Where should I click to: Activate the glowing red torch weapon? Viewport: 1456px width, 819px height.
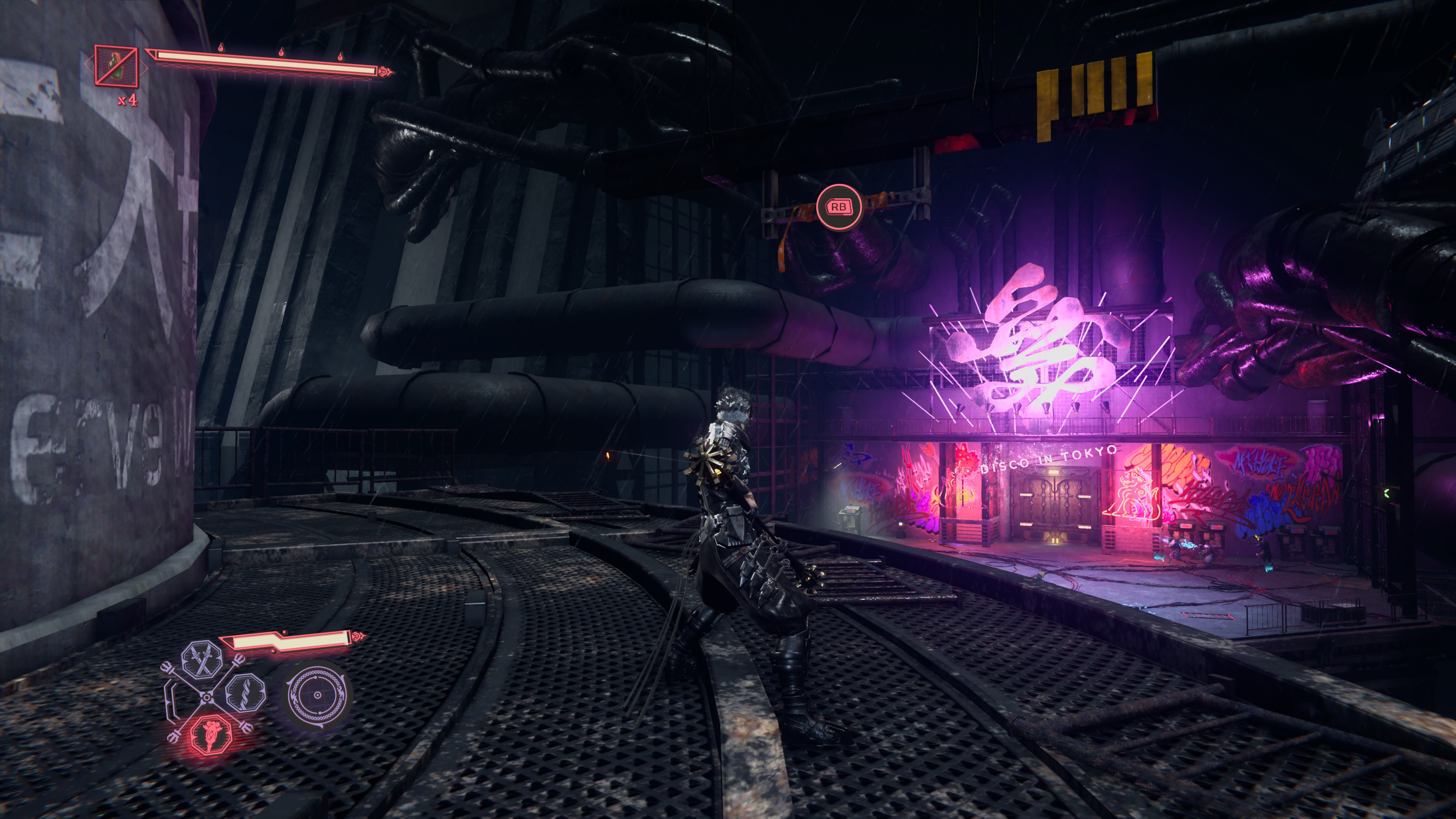pos(212,734)
